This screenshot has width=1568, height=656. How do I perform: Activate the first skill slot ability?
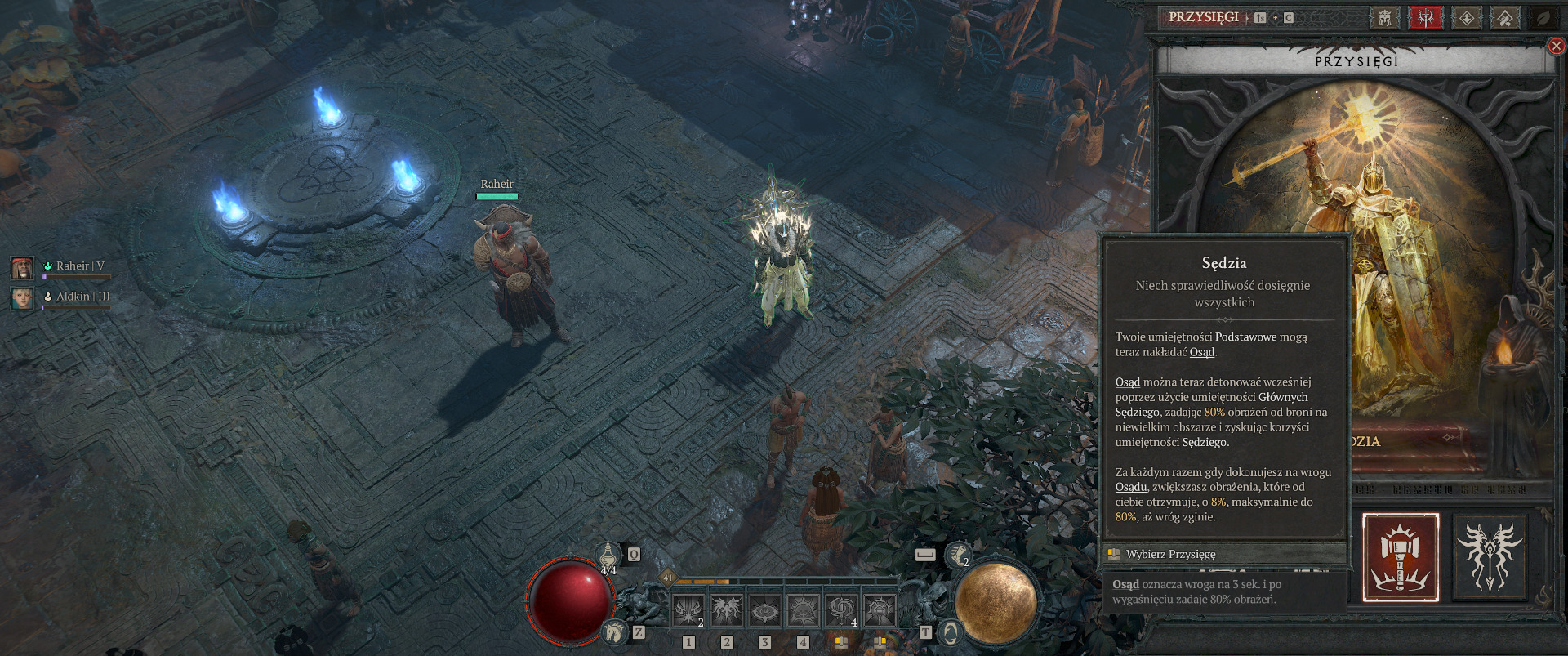tap(688, 610)
